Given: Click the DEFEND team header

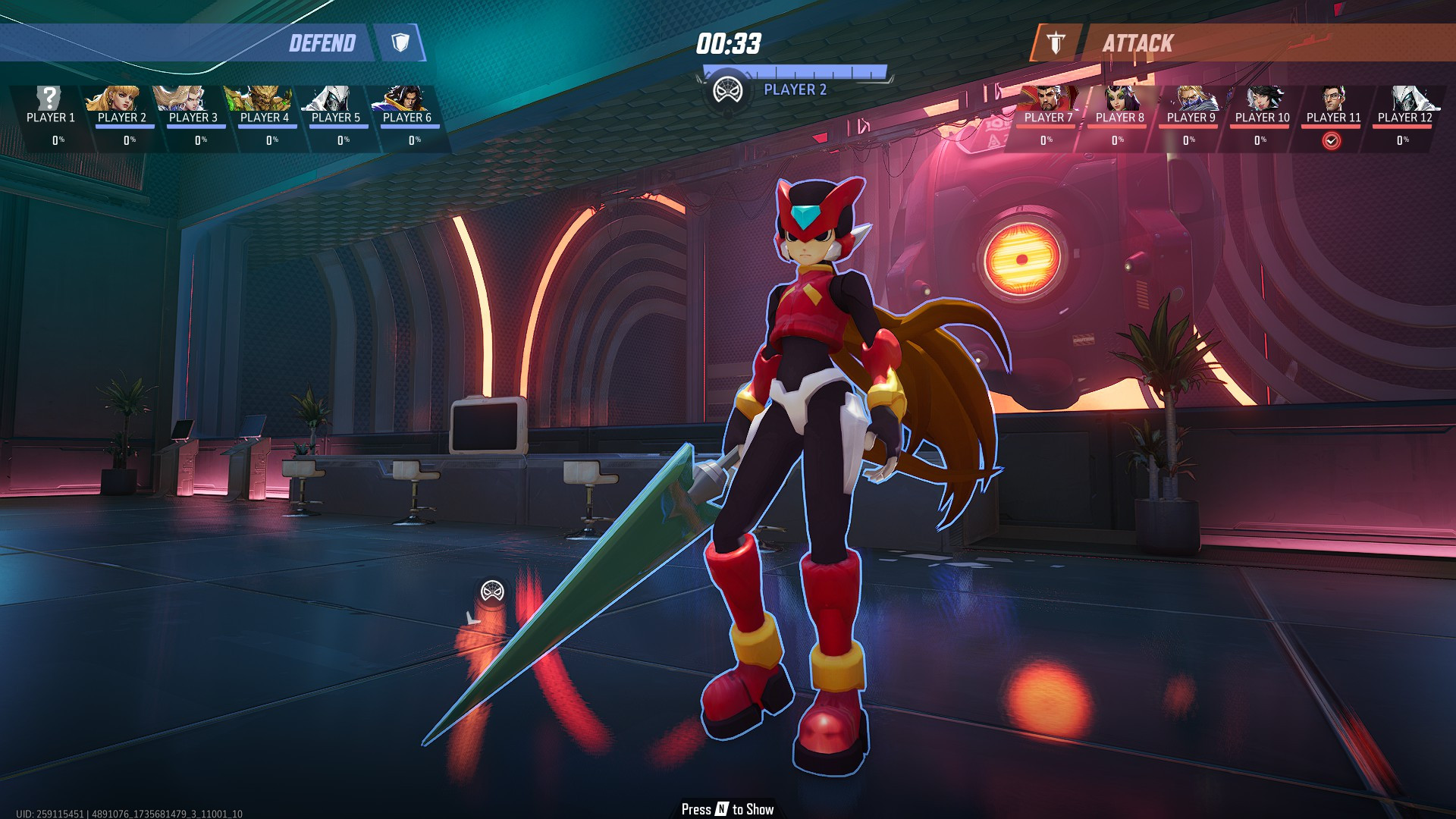Looking at the screenshot, I should (322, 43).
